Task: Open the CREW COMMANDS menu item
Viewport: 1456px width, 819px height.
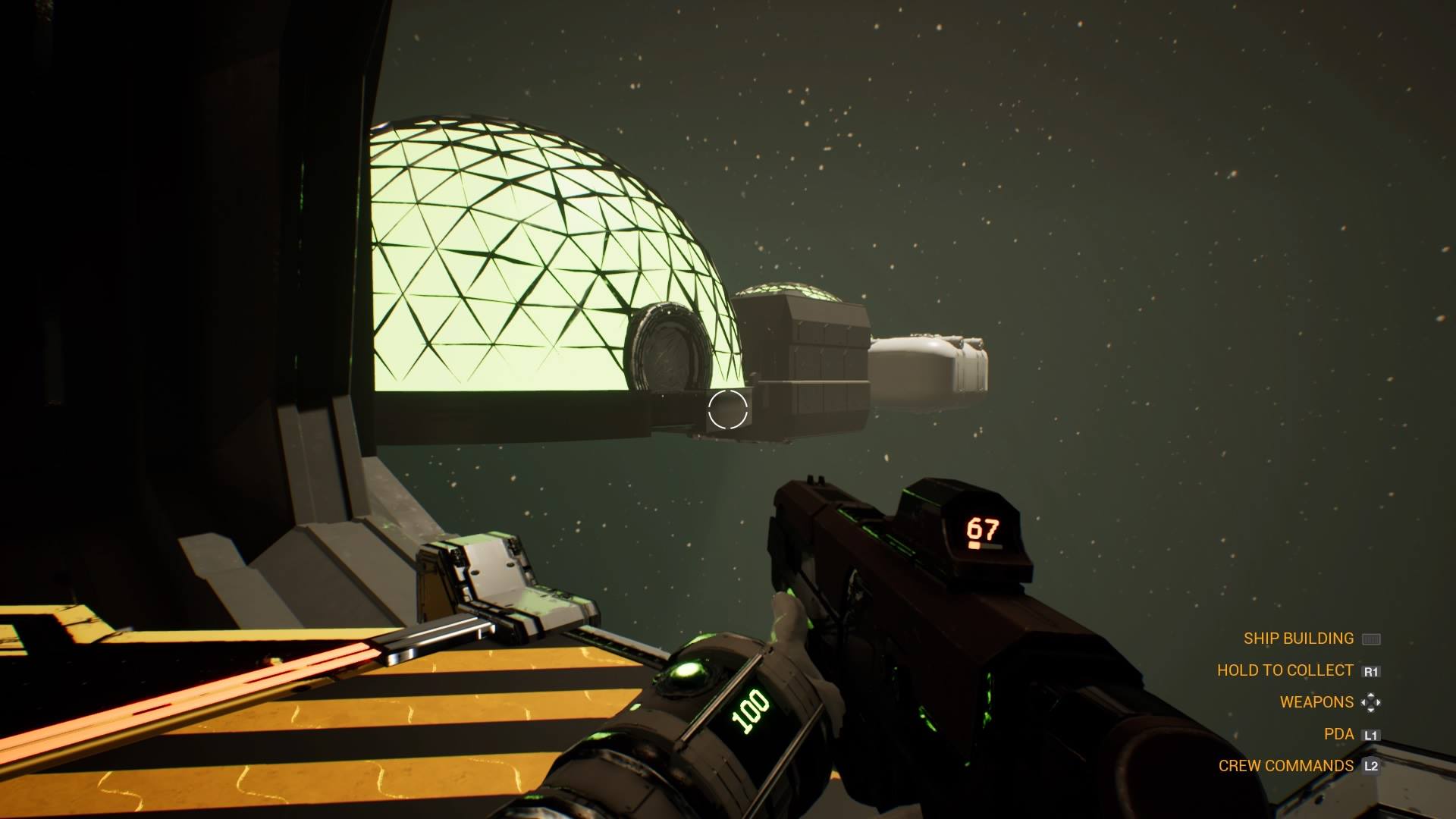Action: coord(1287,766)
